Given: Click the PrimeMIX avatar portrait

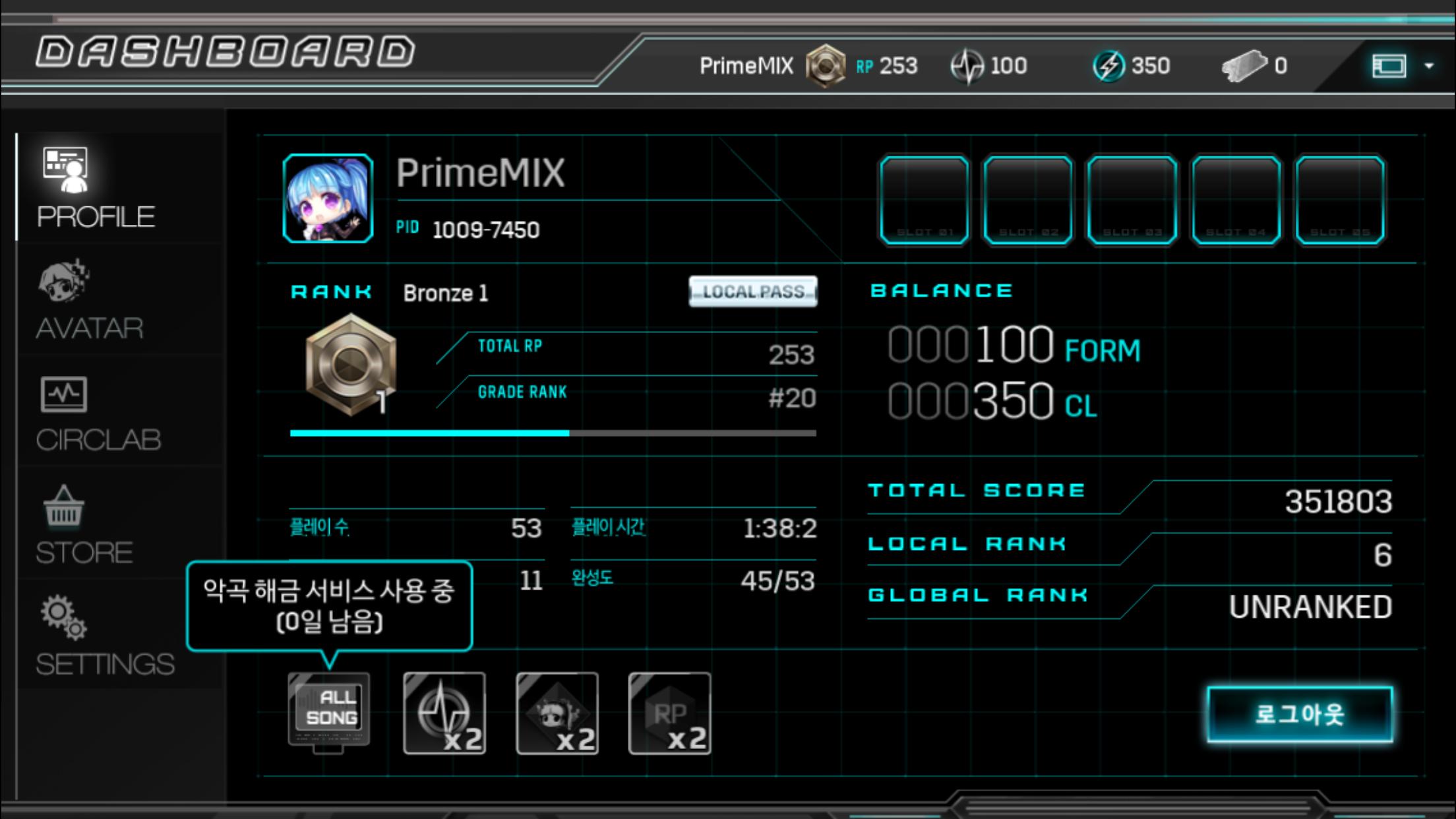Looking at the screenshot, I should click(328, 198).
